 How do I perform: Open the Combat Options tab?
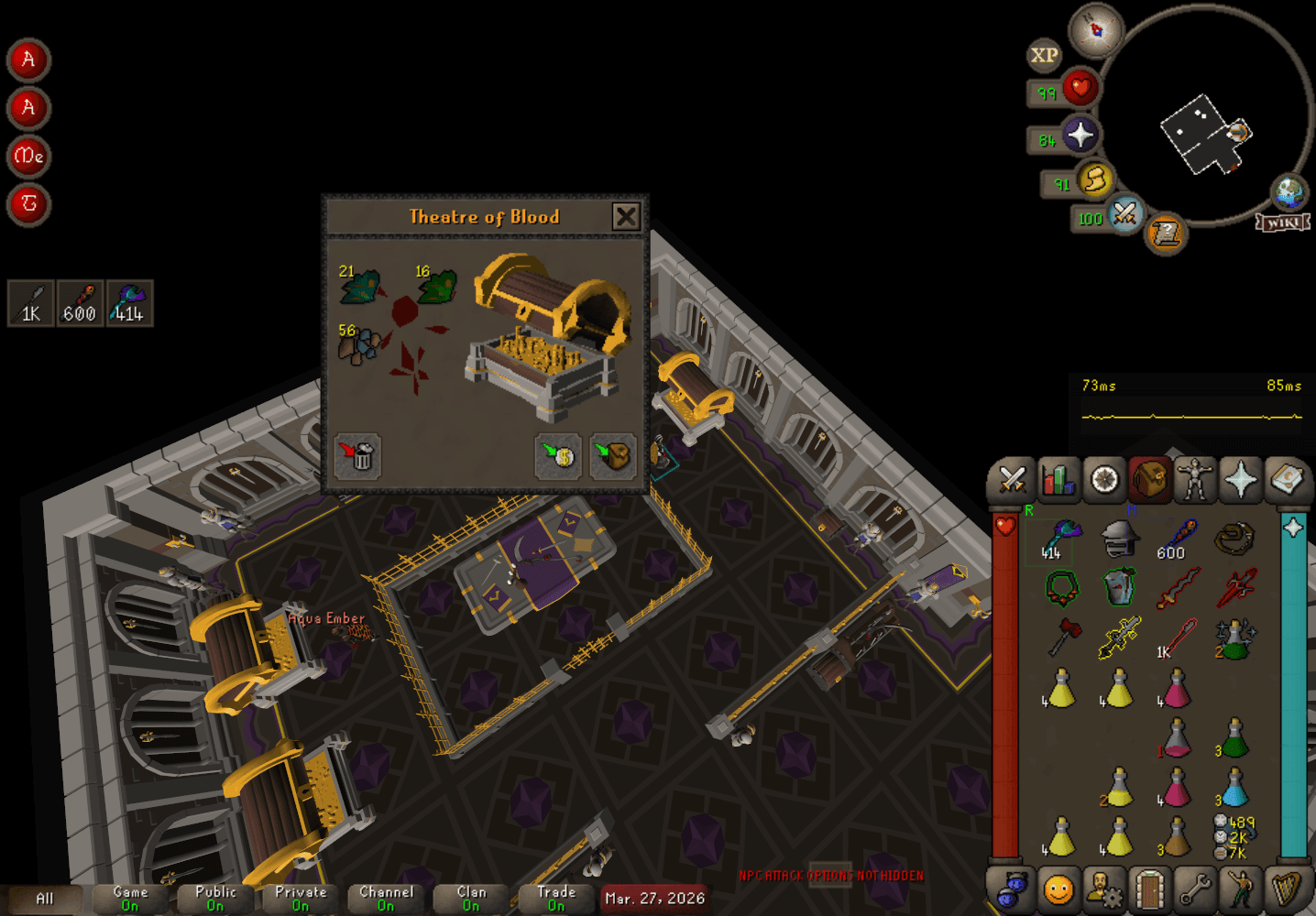point(1012,479)
